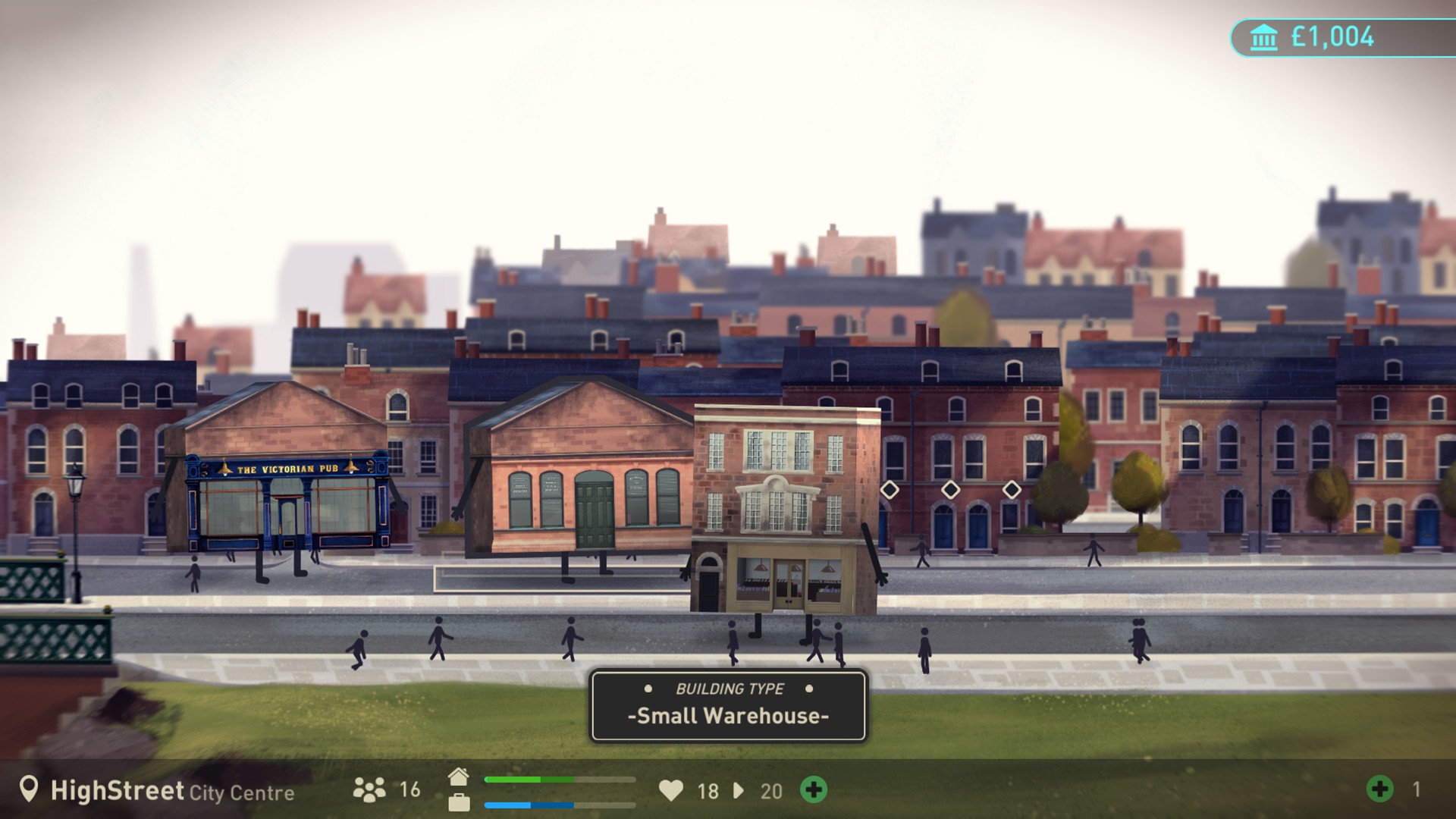The height and width of the screenshot is (819, 1456).
Task: Click the heart icon in the status bar
Action: [671, 791]
